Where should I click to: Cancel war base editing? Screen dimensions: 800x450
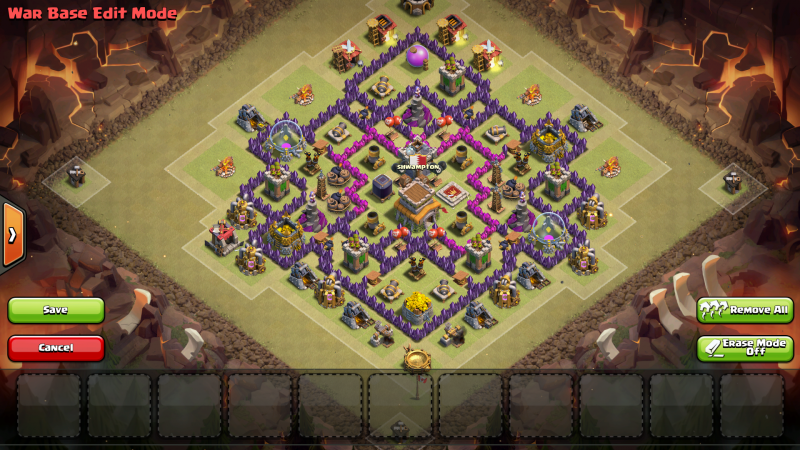tap(56, 347)
